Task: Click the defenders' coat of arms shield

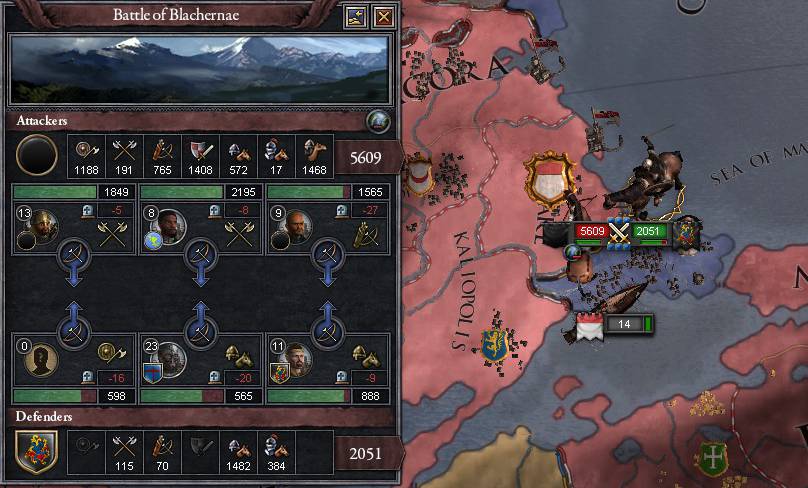Action: tap(36, 452)
